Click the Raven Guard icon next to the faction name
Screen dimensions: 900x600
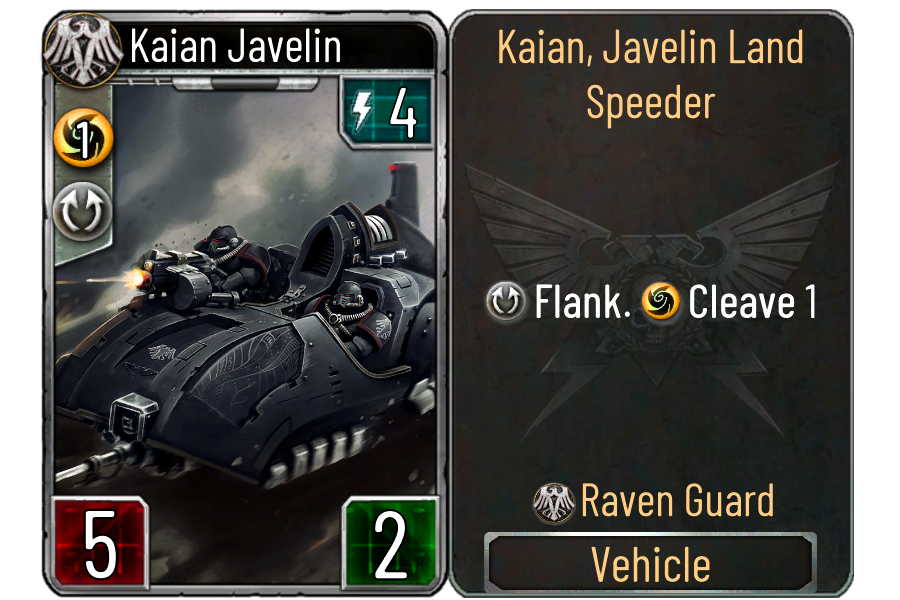coord(554,502)
